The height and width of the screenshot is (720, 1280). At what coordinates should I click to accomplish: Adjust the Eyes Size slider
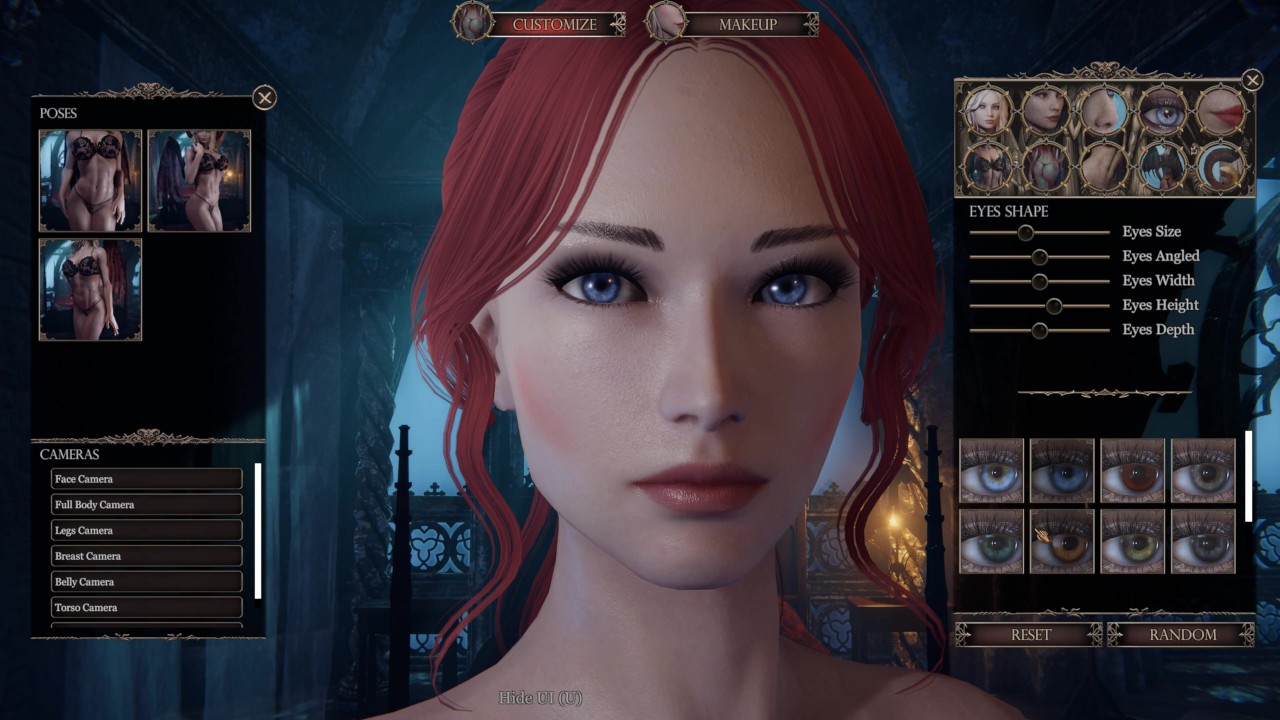[1025, 232]
